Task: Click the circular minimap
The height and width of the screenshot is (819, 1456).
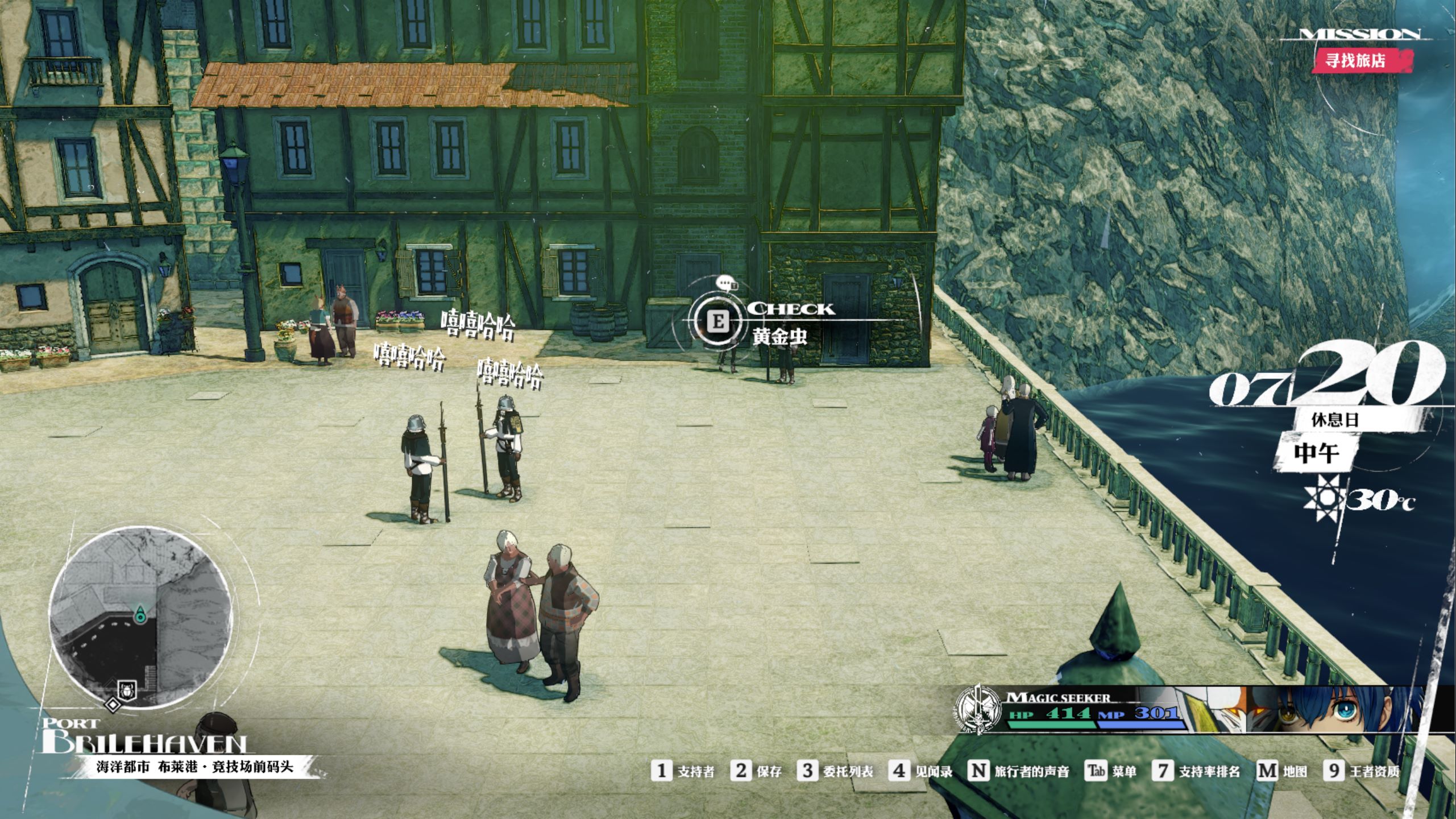Action: point(140,617)
